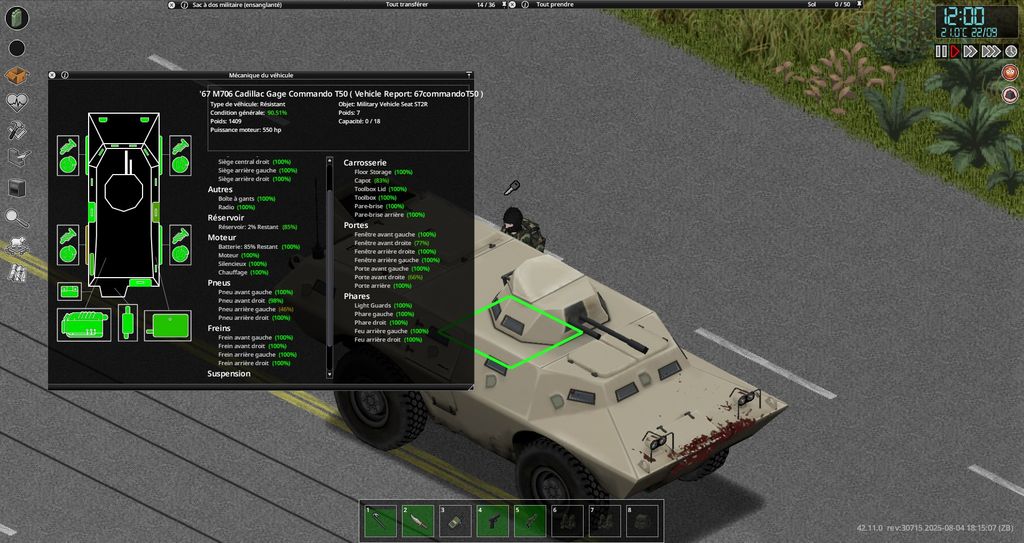Click the "Tout prendre" button
The height and width of the screenshot is (543, 1024).
point(557,5)
